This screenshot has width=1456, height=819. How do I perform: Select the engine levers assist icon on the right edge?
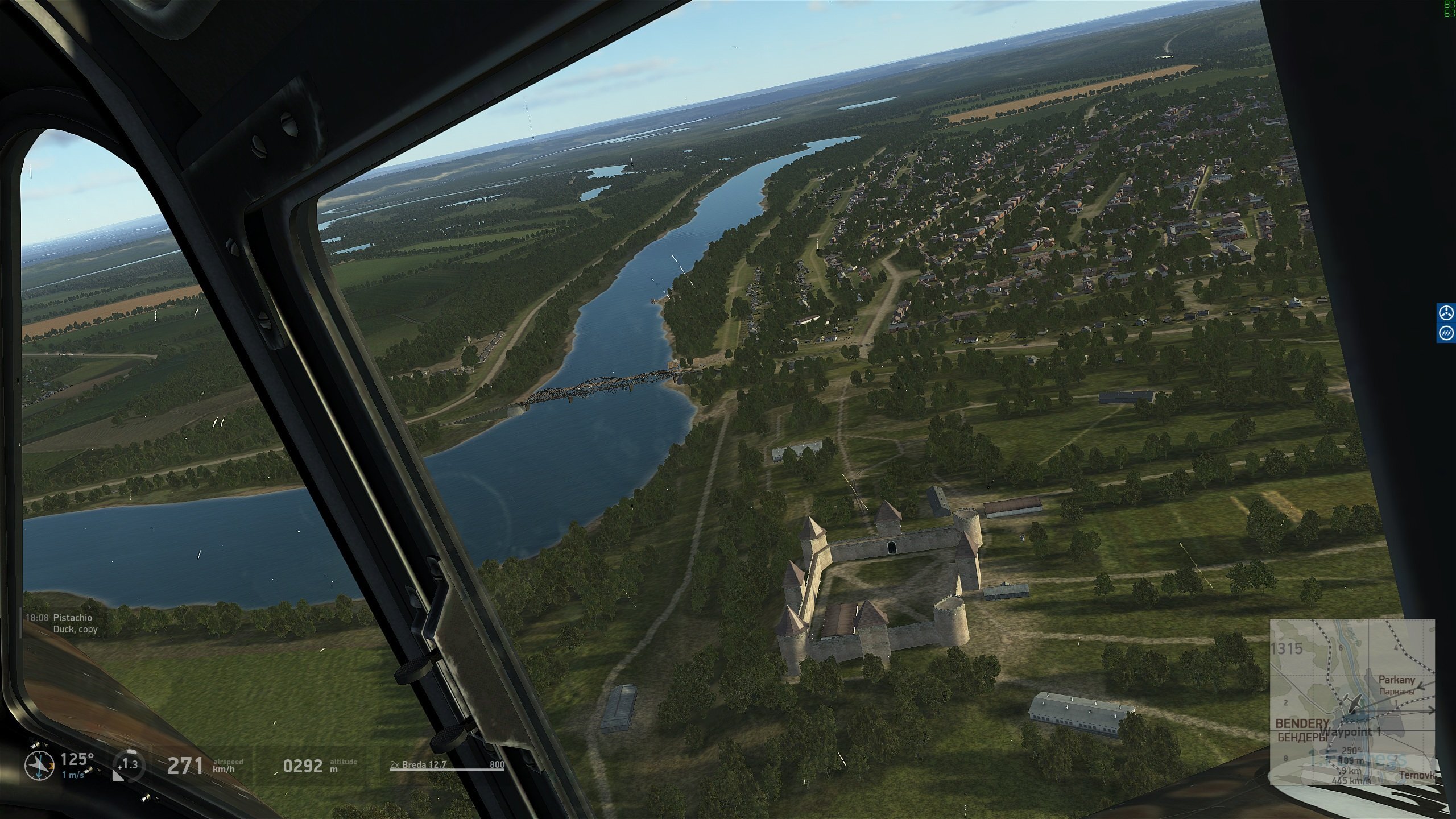point(1446,333)
